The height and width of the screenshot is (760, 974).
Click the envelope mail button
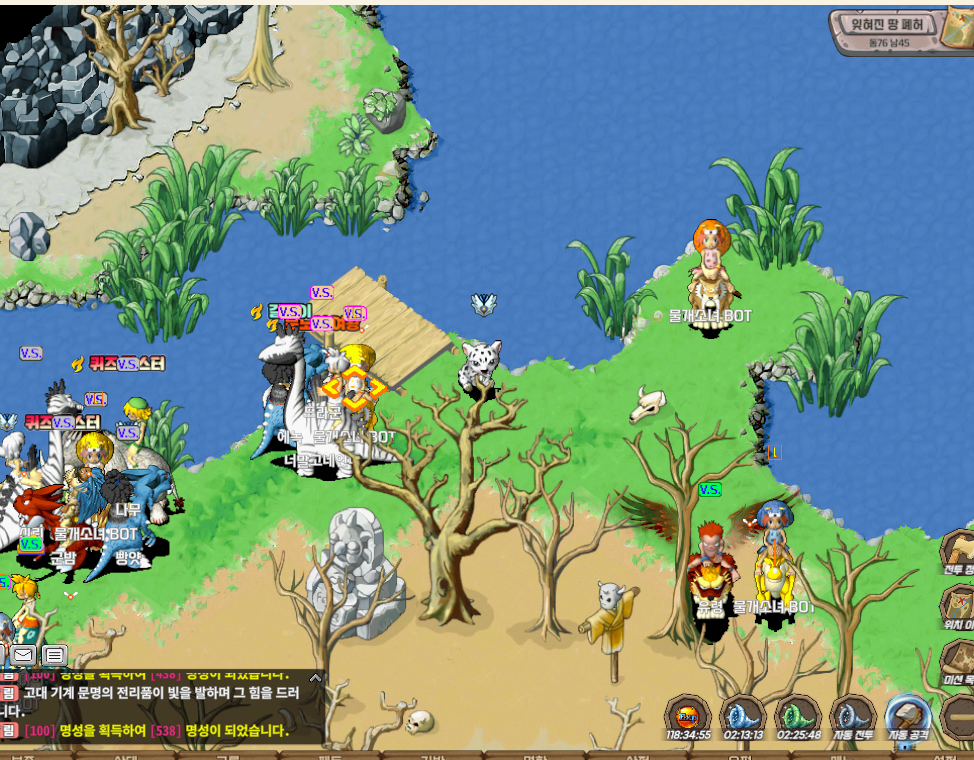point(23,656)
